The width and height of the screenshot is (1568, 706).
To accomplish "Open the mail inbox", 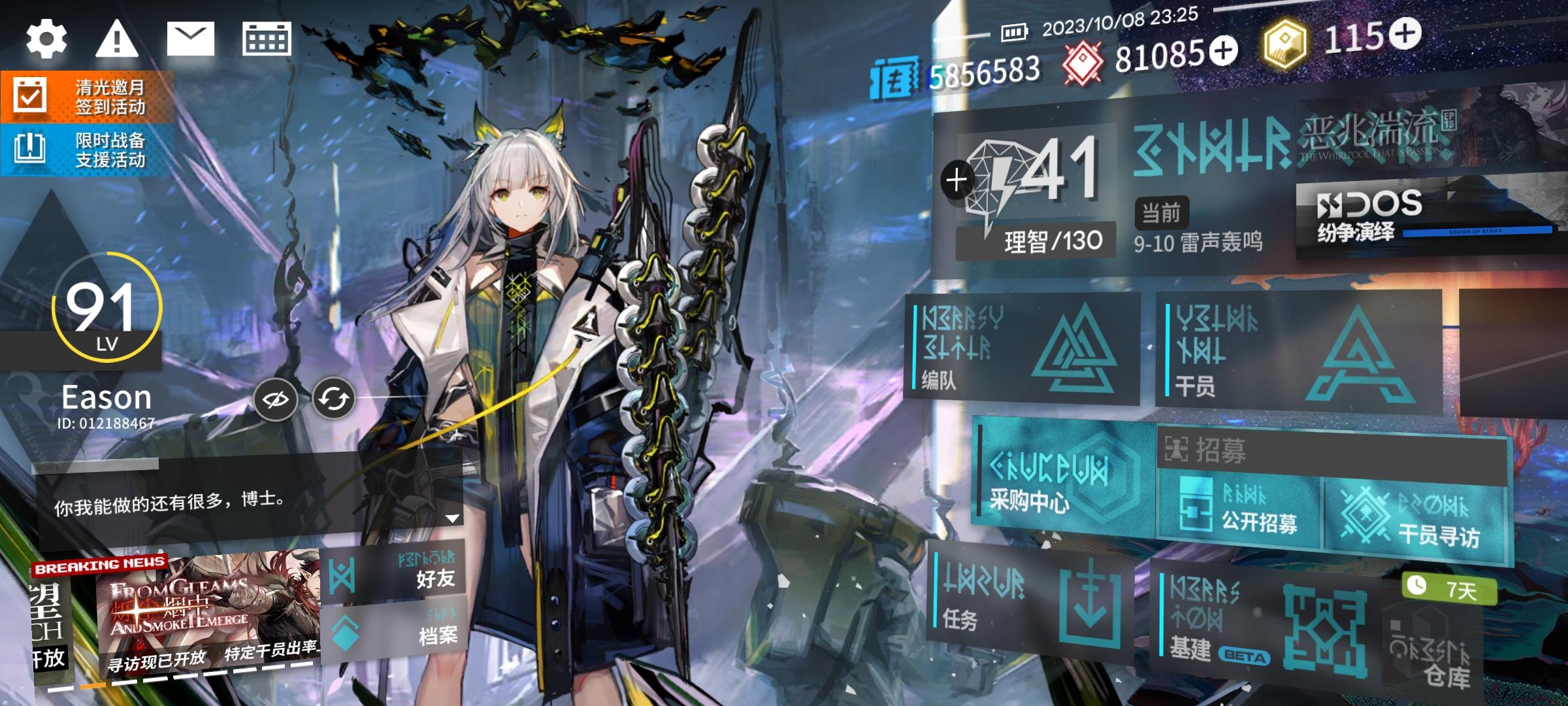I will tap(192, 38).
